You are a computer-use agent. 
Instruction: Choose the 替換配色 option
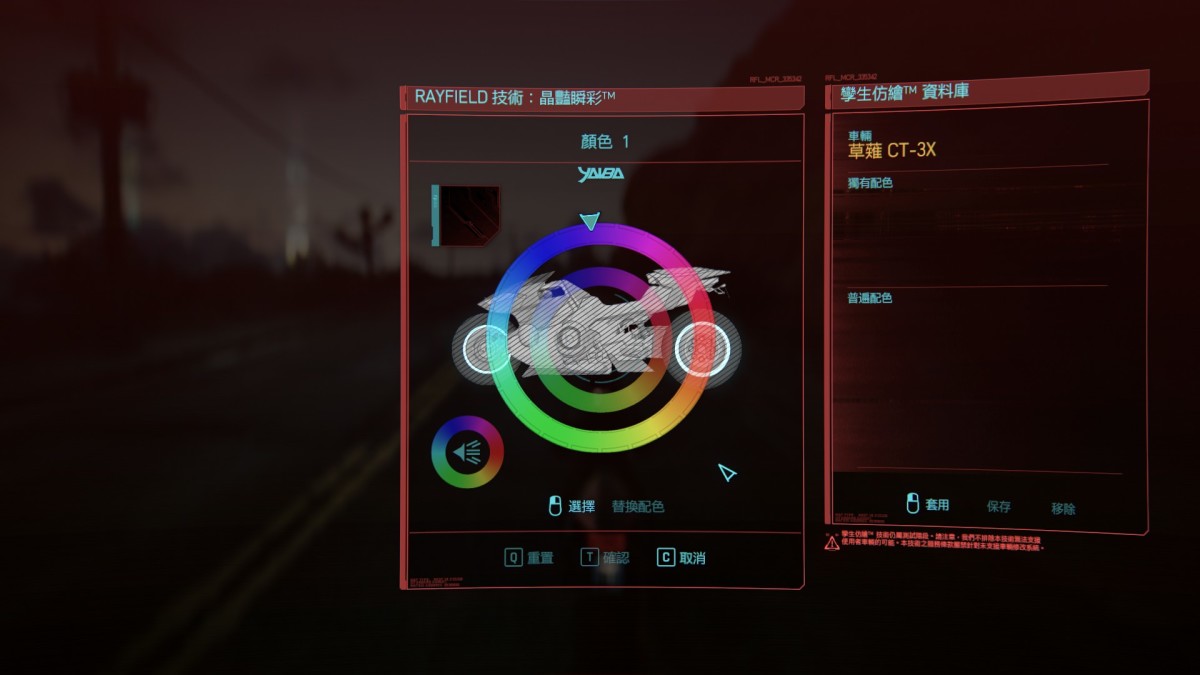pos(638,507)
